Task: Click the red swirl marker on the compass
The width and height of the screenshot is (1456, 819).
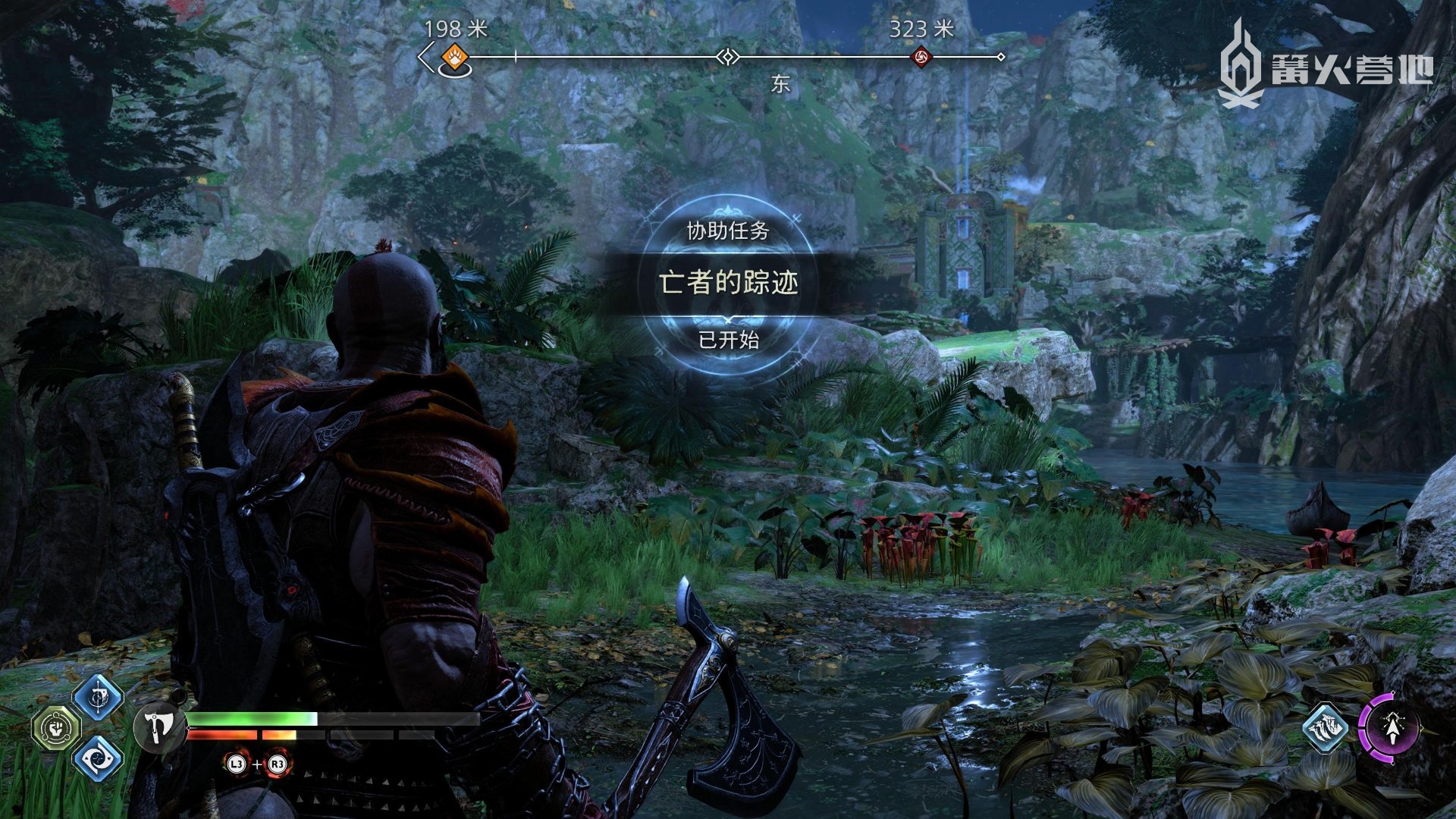Action: (x=921, y=57)
